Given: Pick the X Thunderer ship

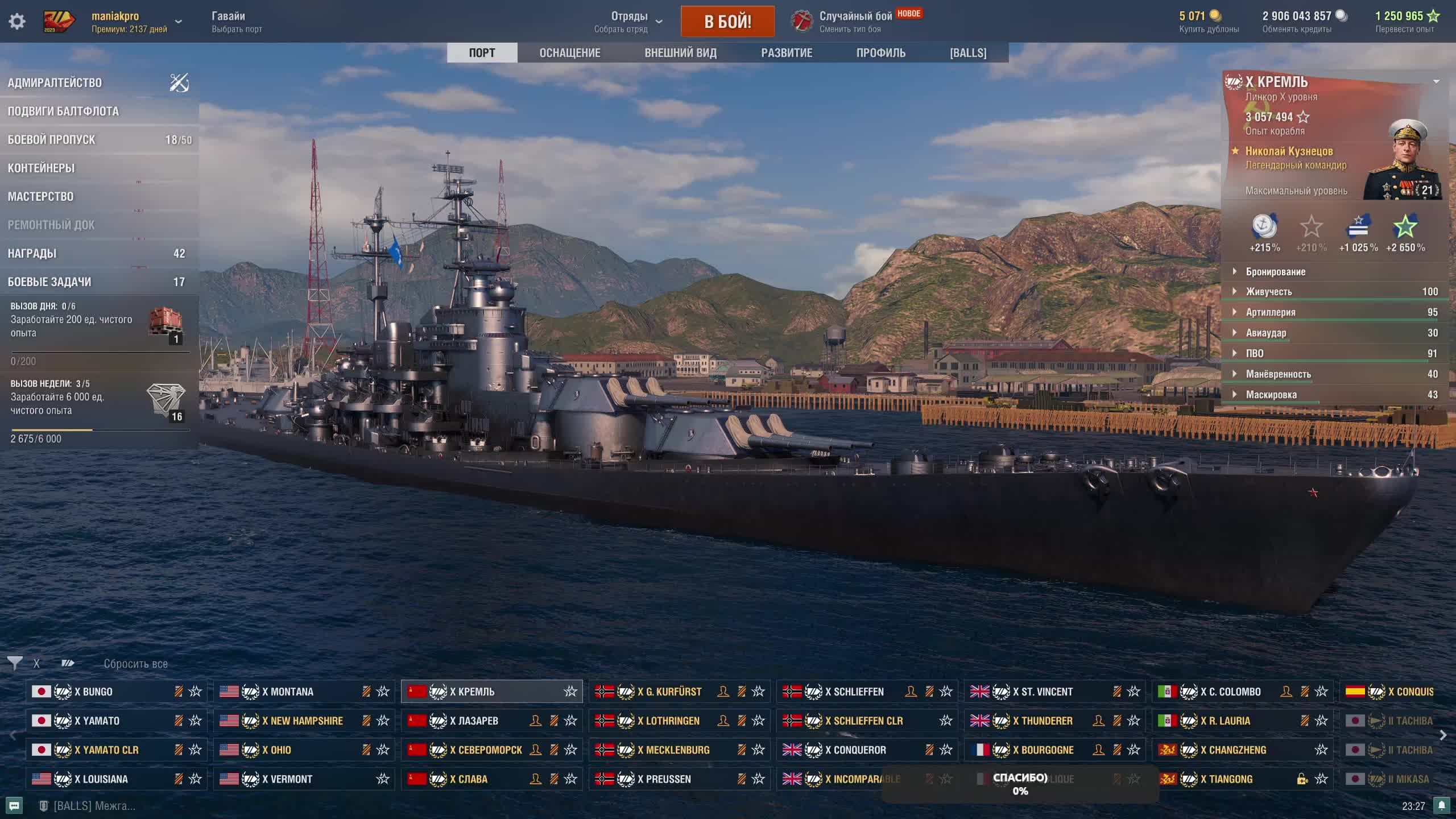Looking at the screenshot, I should (1046, 721).
